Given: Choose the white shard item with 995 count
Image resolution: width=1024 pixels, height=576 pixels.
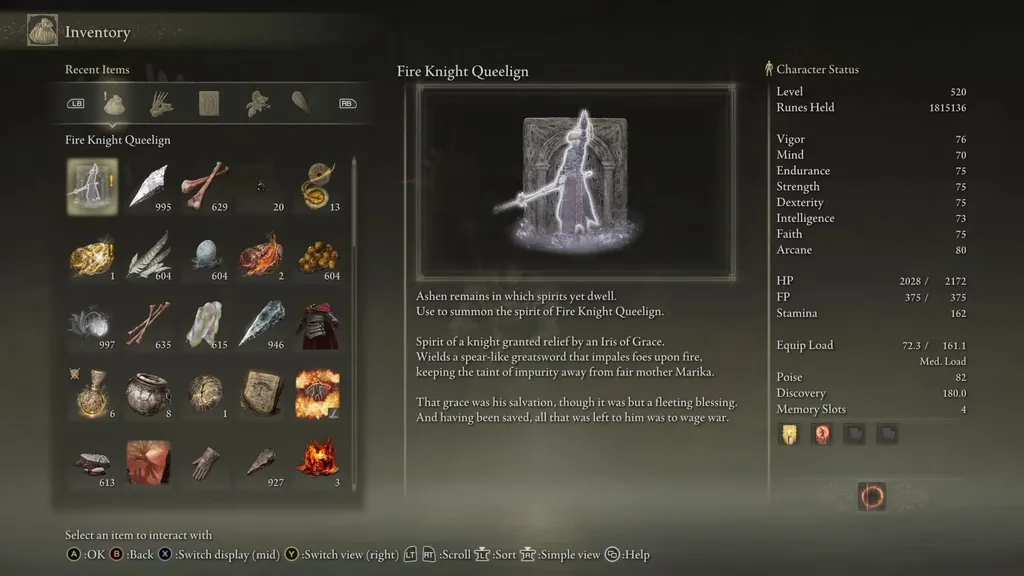Looking at the screenshot, I should (x=148, y=187).
